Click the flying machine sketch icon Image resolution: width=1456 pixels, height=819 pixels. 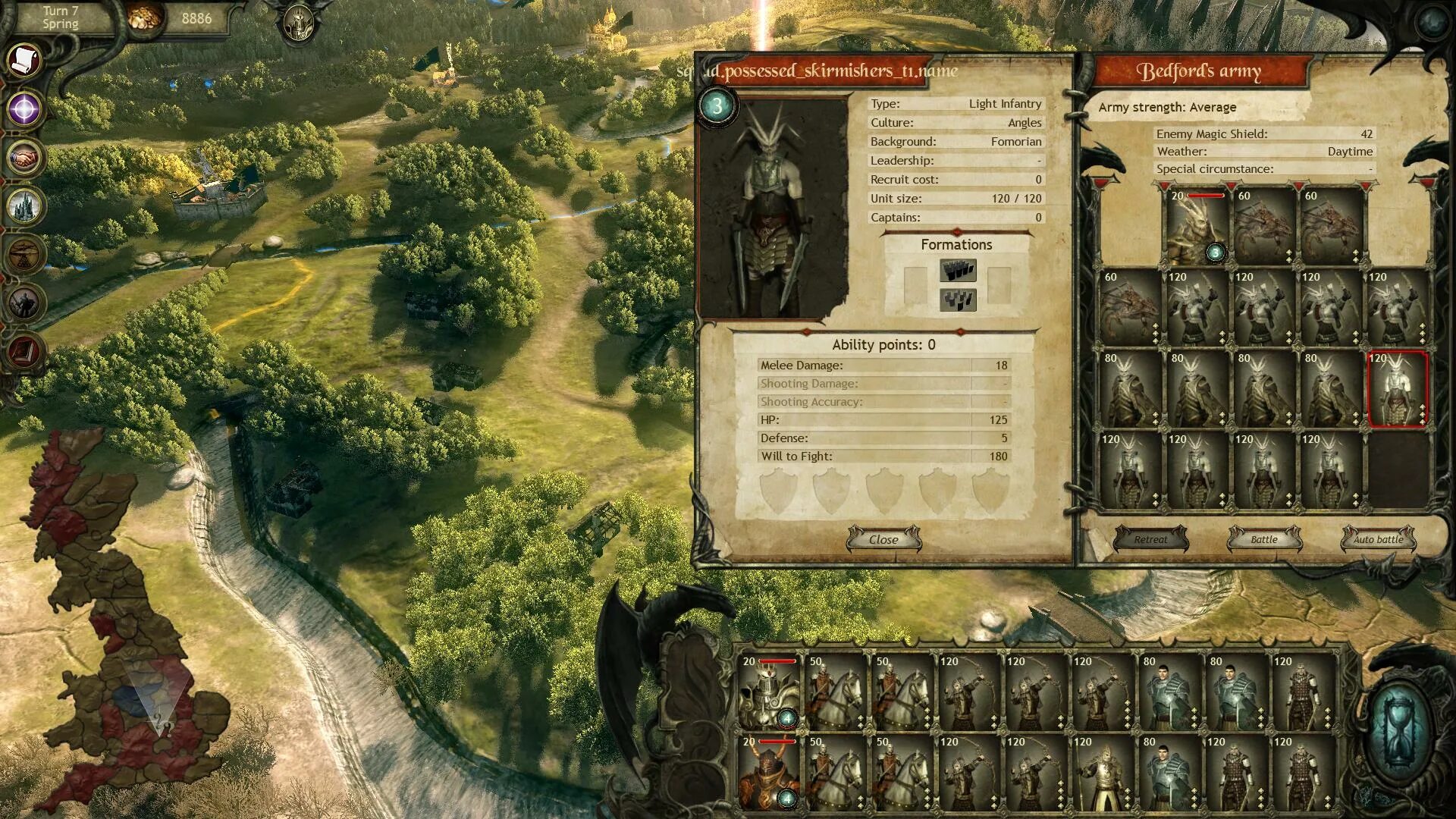point(24,255)
